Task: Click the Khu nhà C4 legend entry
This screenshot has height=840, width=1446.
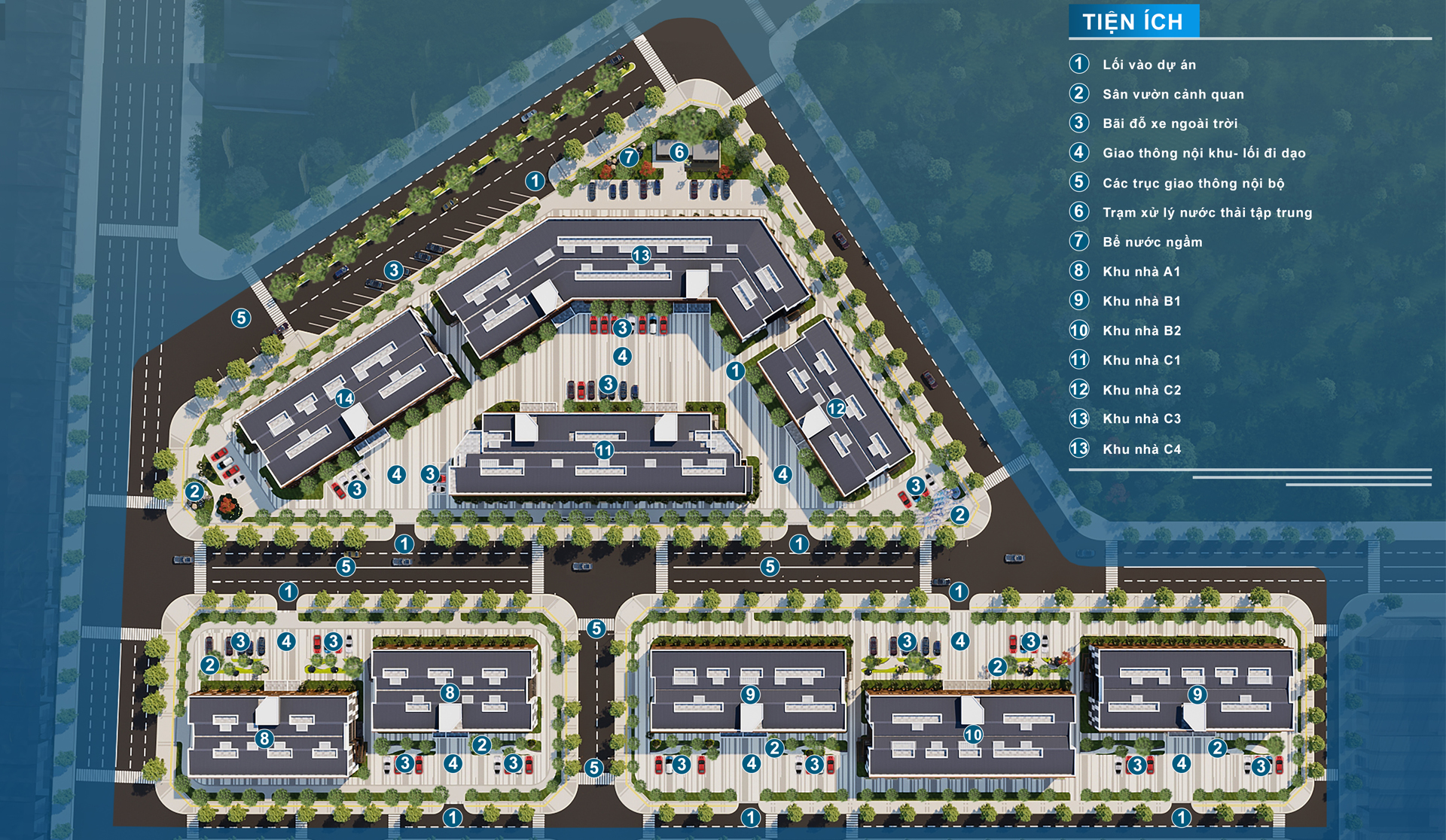Action: pos(1141,449)
